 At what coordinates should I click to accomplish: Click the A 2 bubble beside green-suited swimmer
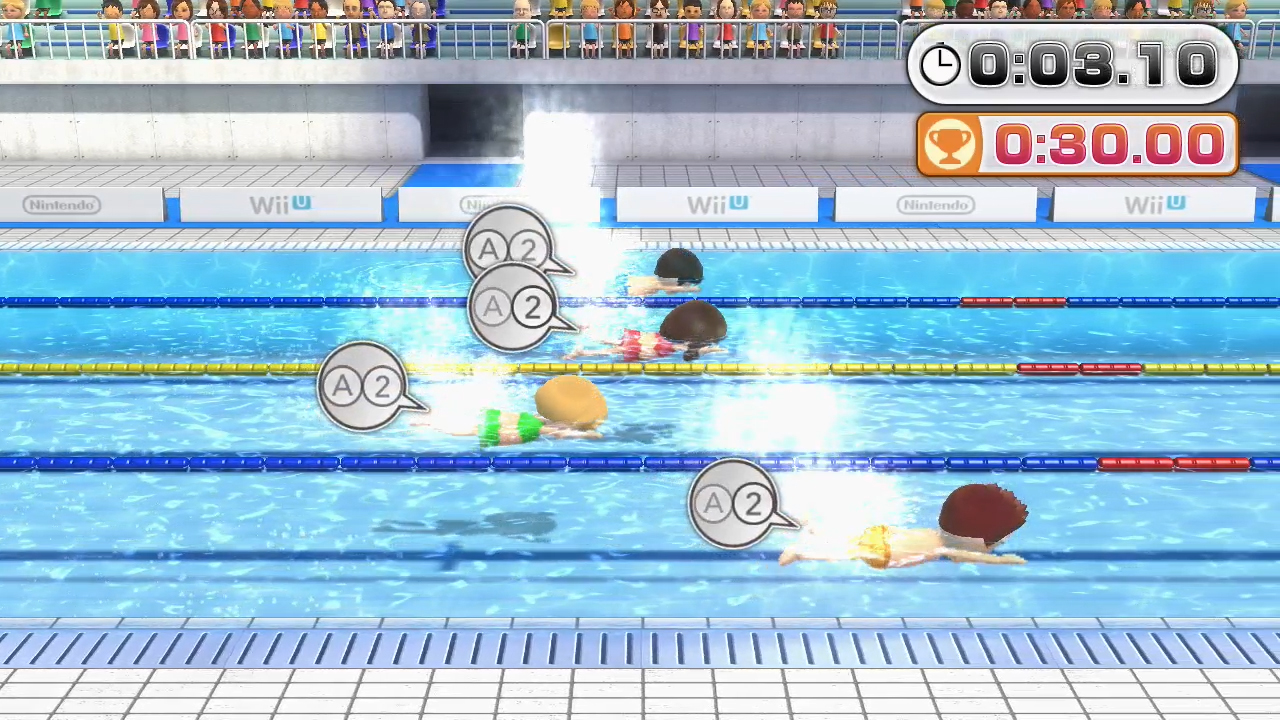click(x=363, y=387)
